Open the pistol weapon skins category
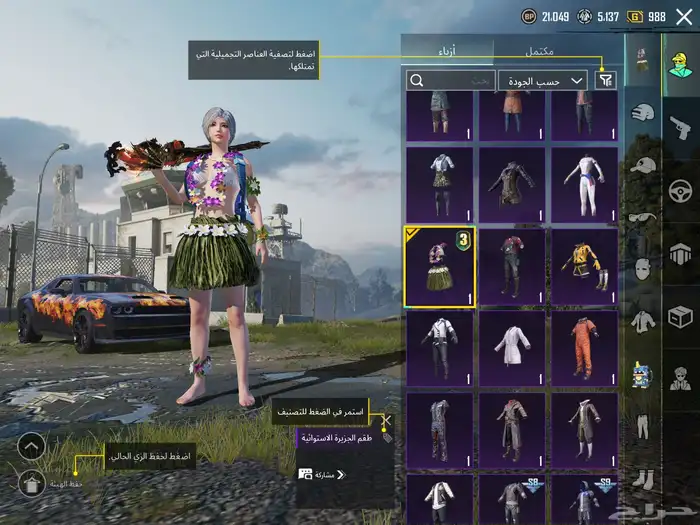The height and width of the screenshot is (525, 700). [681, 127]
